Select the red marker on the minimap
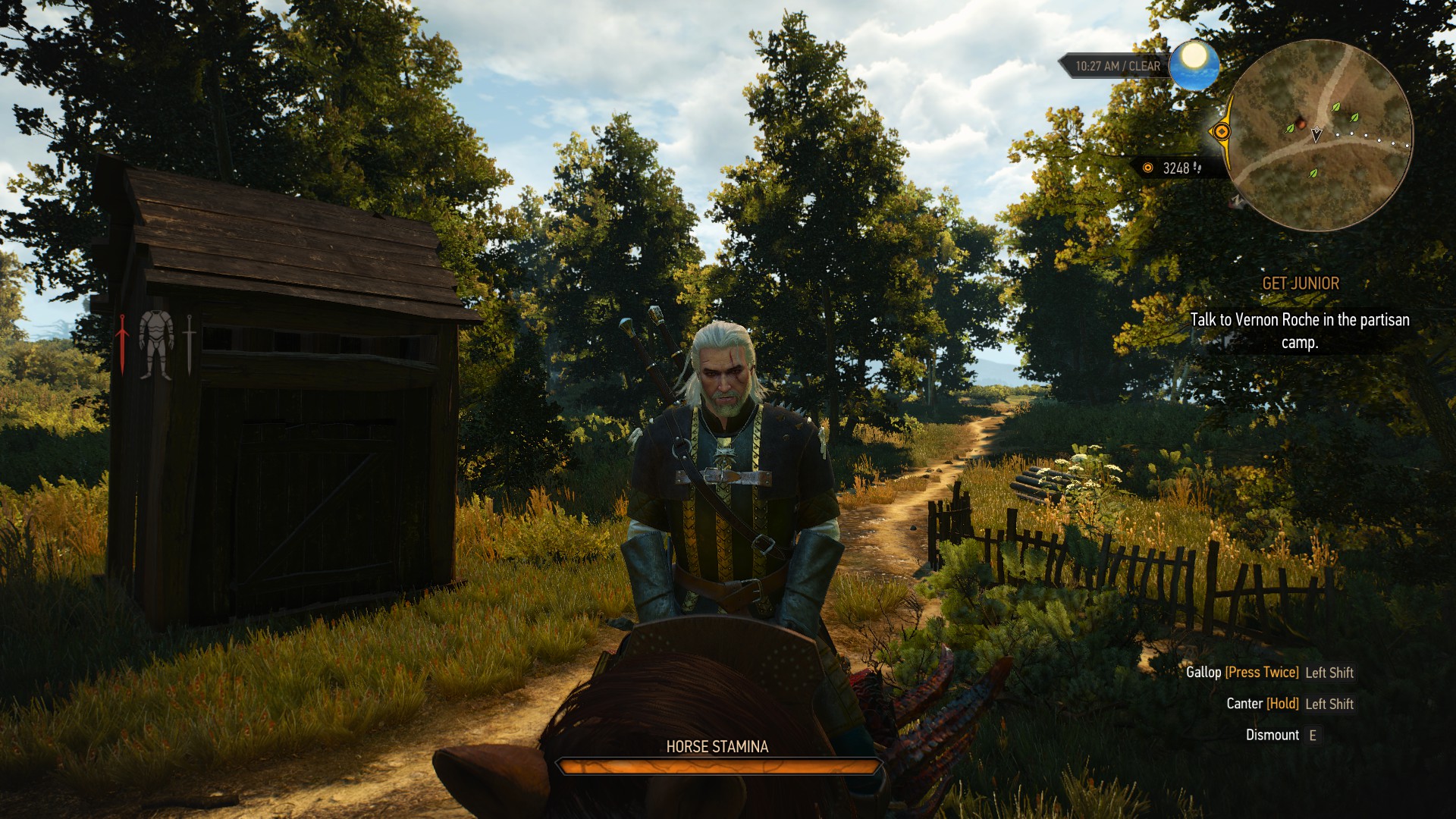 [x=1301, y=121]
